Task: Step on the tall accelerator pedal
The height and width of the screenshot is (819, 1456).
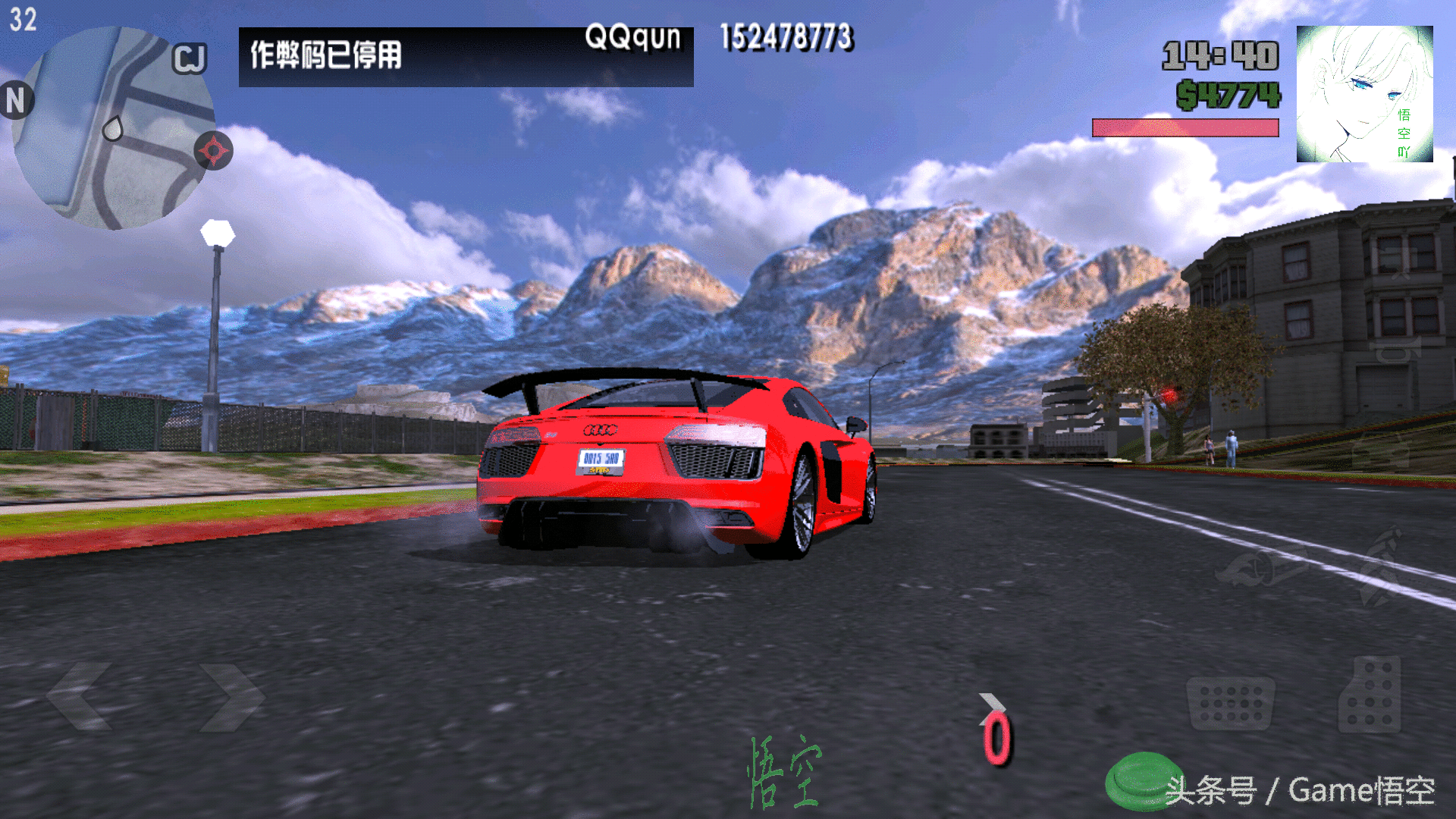Action: tap(1370, 695)
